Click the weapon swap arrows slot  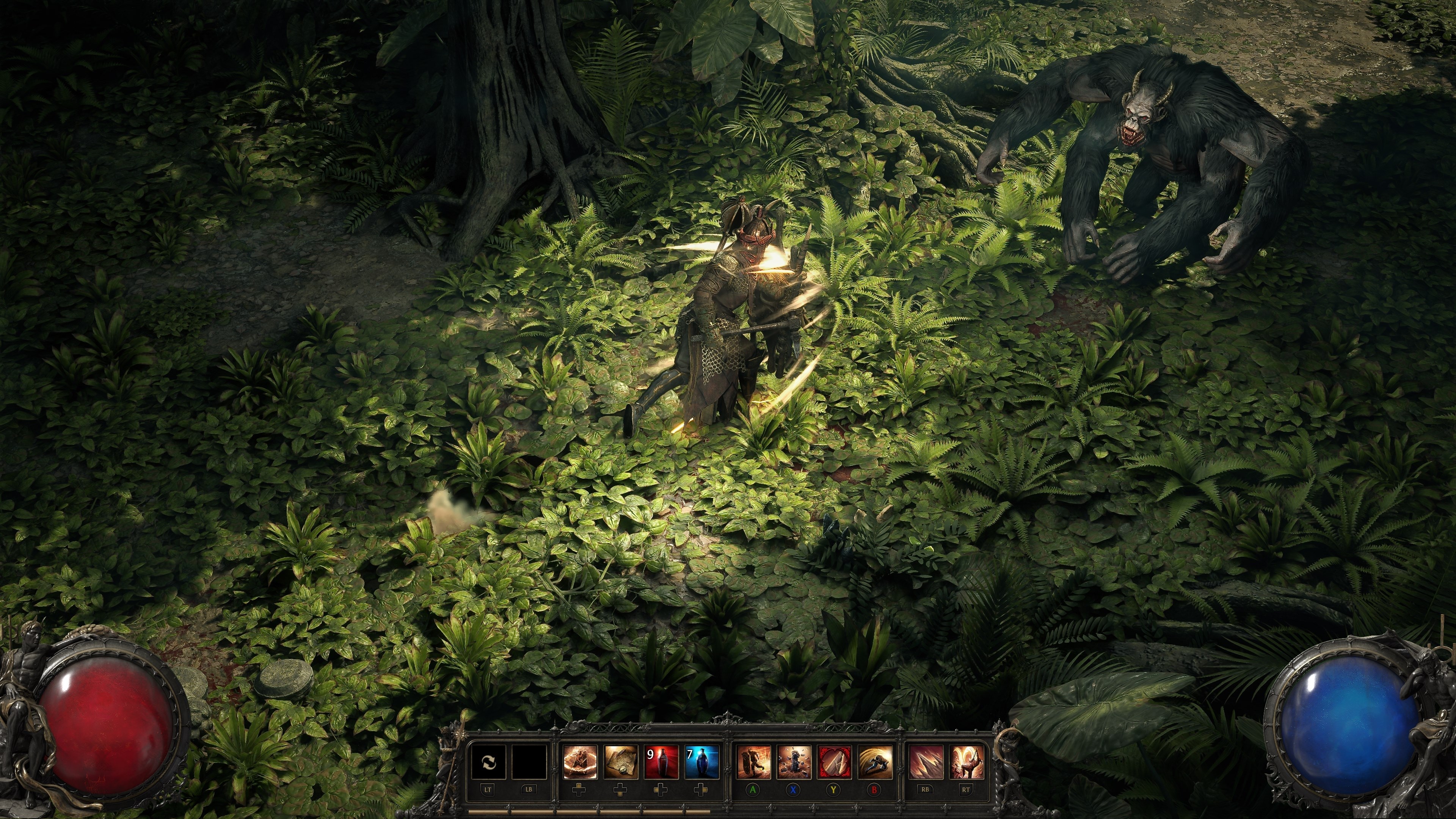click(x=488, y=763)
